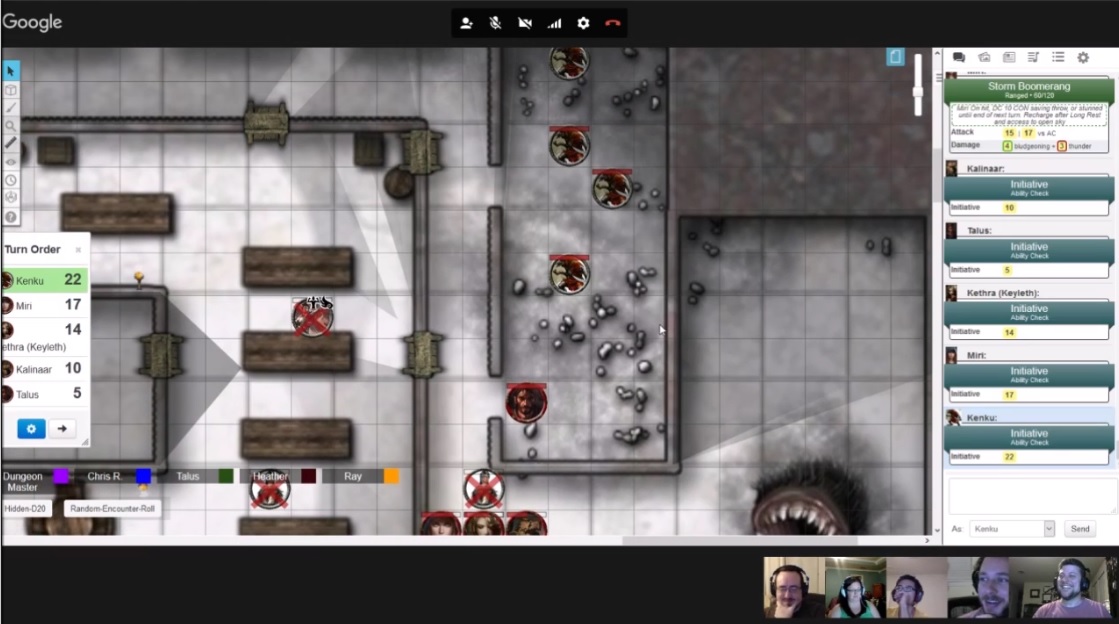Select Miri in the turn order list
Screen dimensions: 1119x624
(45, 306)
